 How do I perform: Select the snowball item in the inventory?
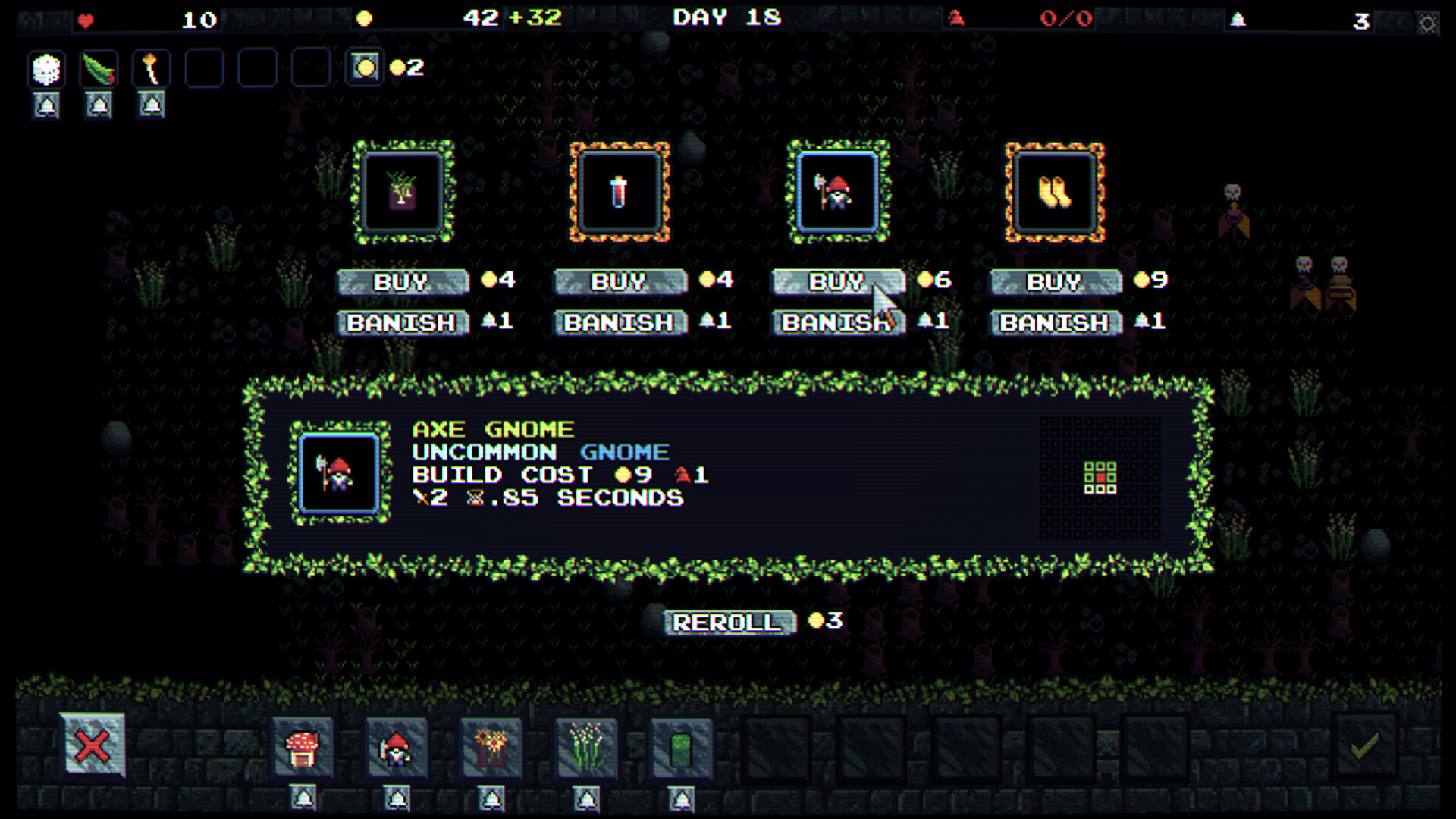click(x=45, y=68)
